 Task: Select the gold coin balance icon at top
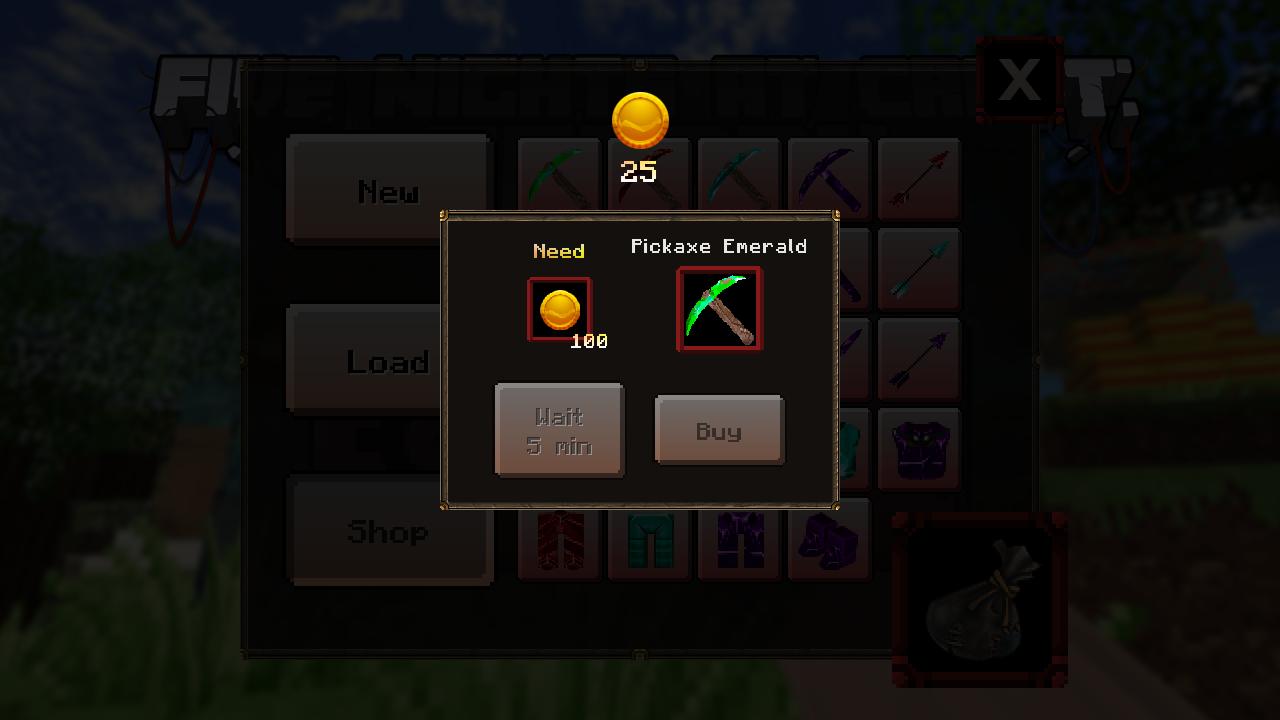pyautogui.click(x=639, y=119)
